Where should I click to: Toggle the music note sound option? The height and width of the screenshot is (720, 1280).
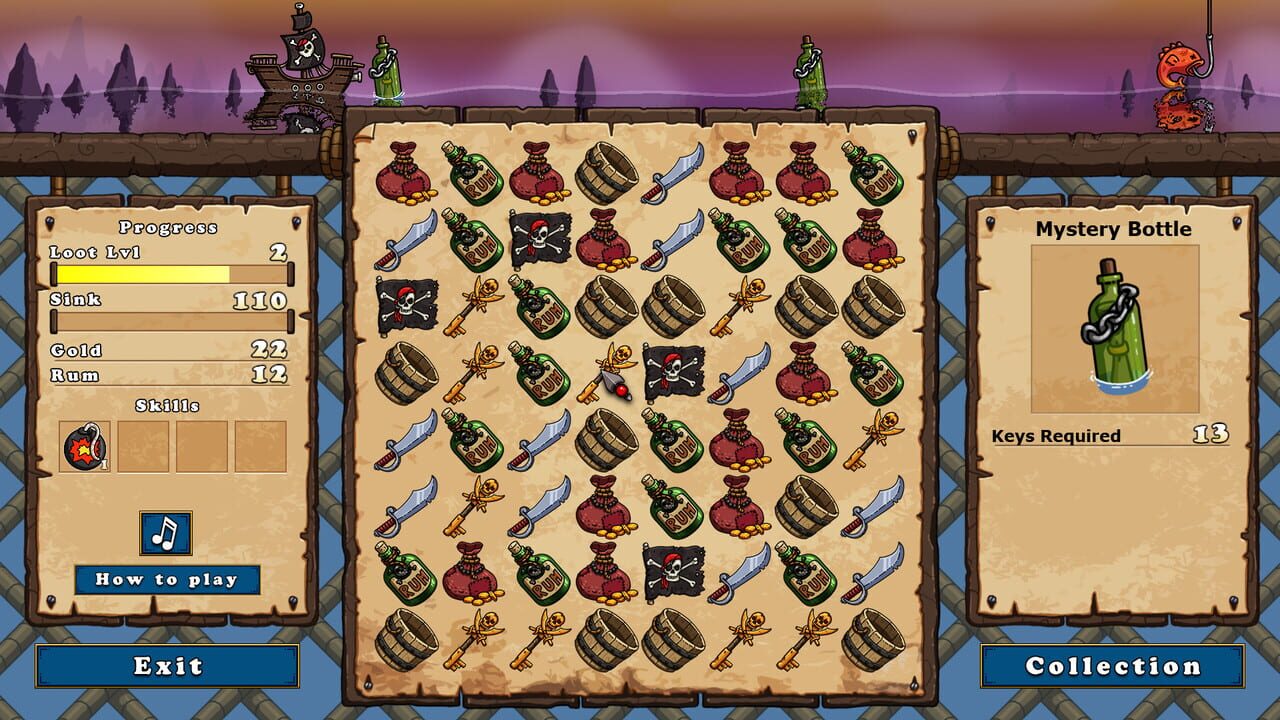(165, 534)
